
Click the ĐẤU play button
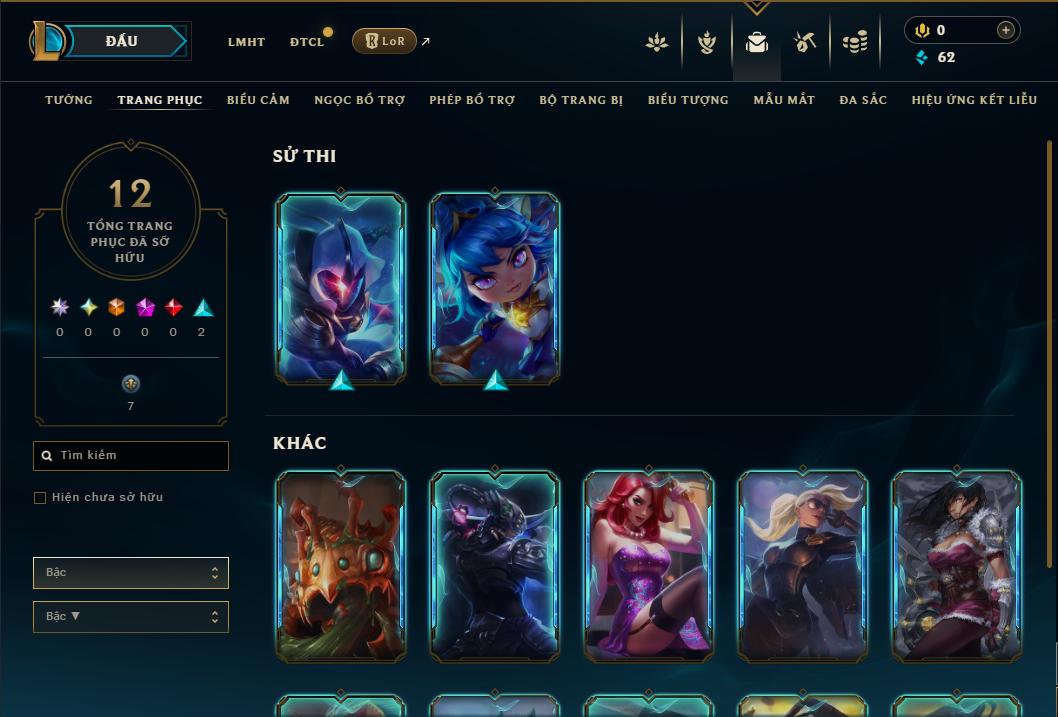[122, 41]
